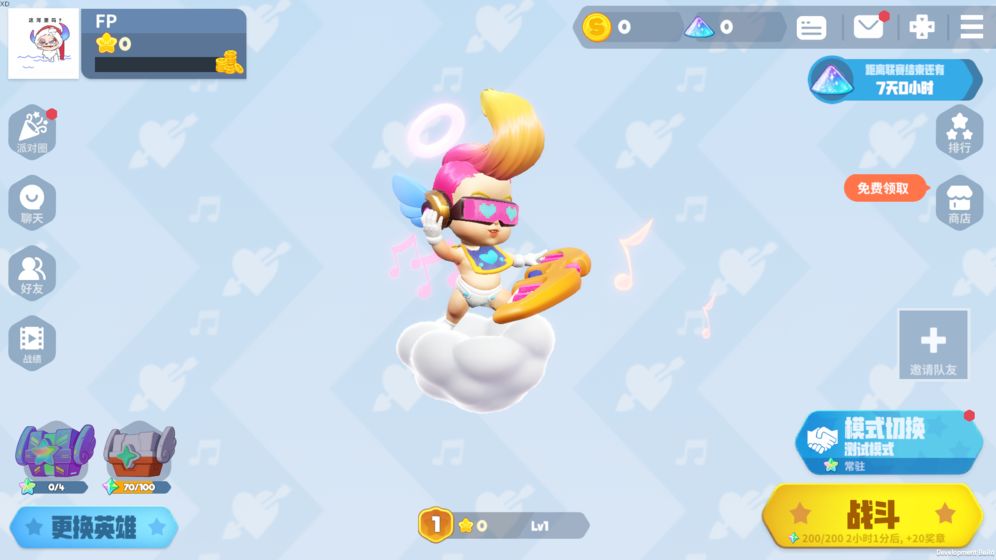Open the 商店 shop
This screenshot has width=996, height=560.
959,201
